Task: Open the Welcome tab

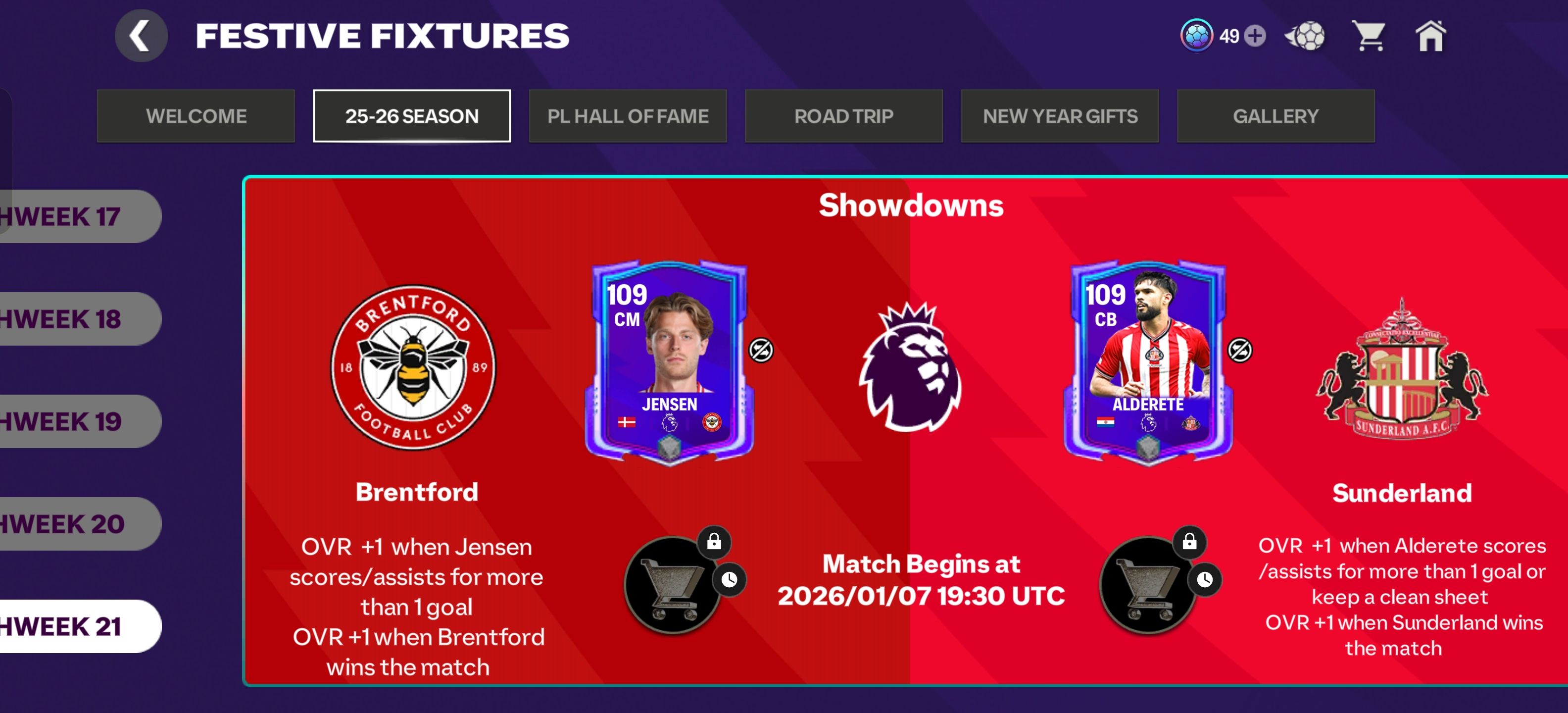Action: (x=196, y=116)
